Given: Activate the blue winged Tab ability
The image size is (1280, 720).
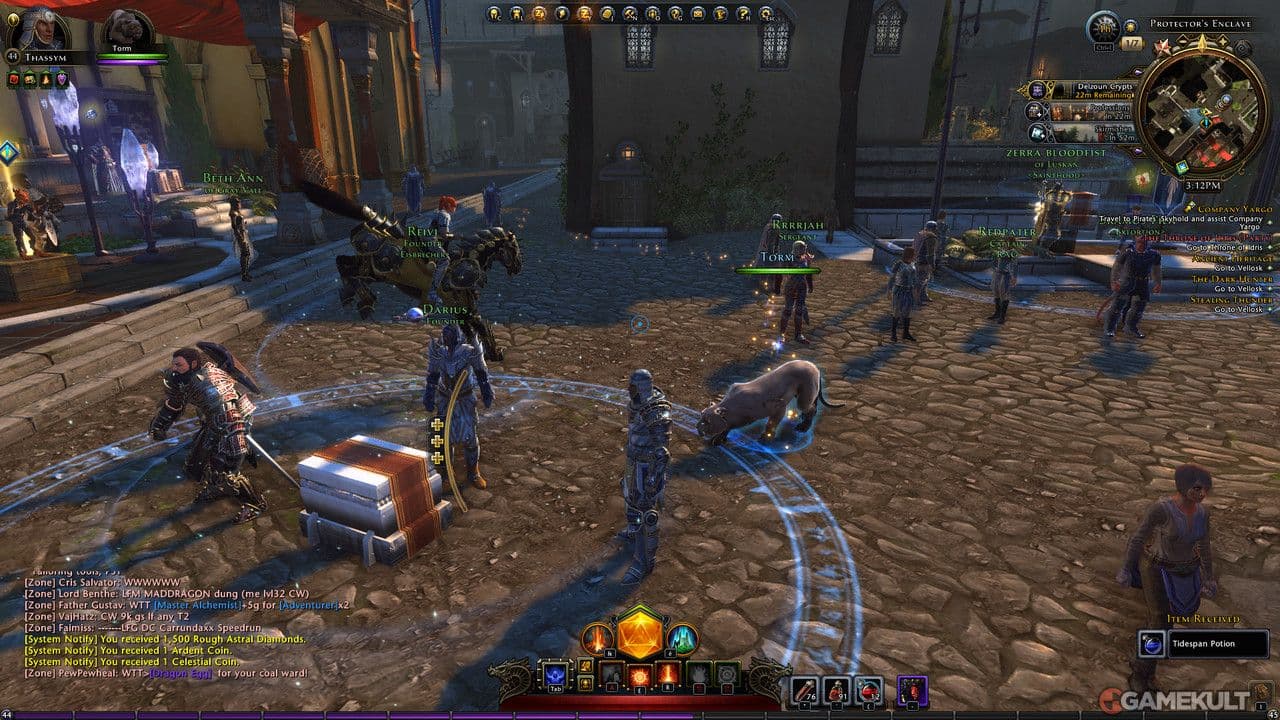Looking at the screenshot, I should (x=554, y=674).
